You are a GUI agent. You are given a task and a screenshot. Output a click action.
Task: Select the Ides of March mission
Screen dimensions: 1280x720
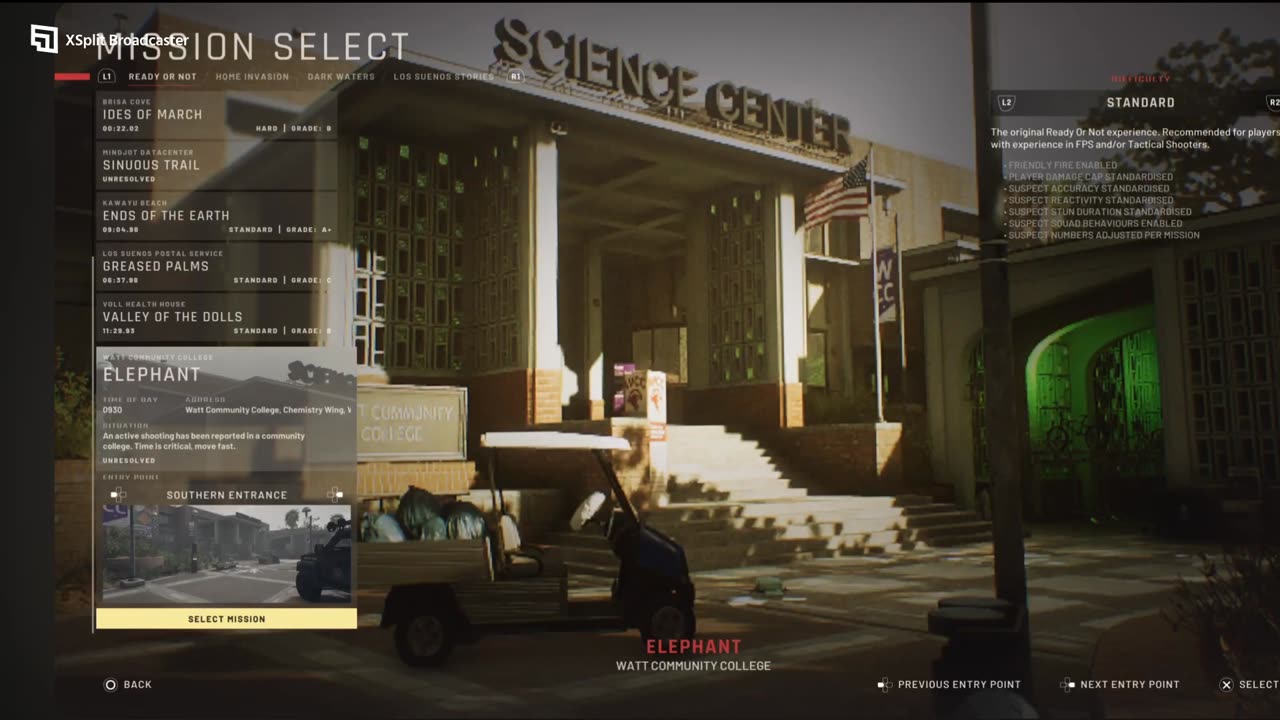[x=216, y=115]
